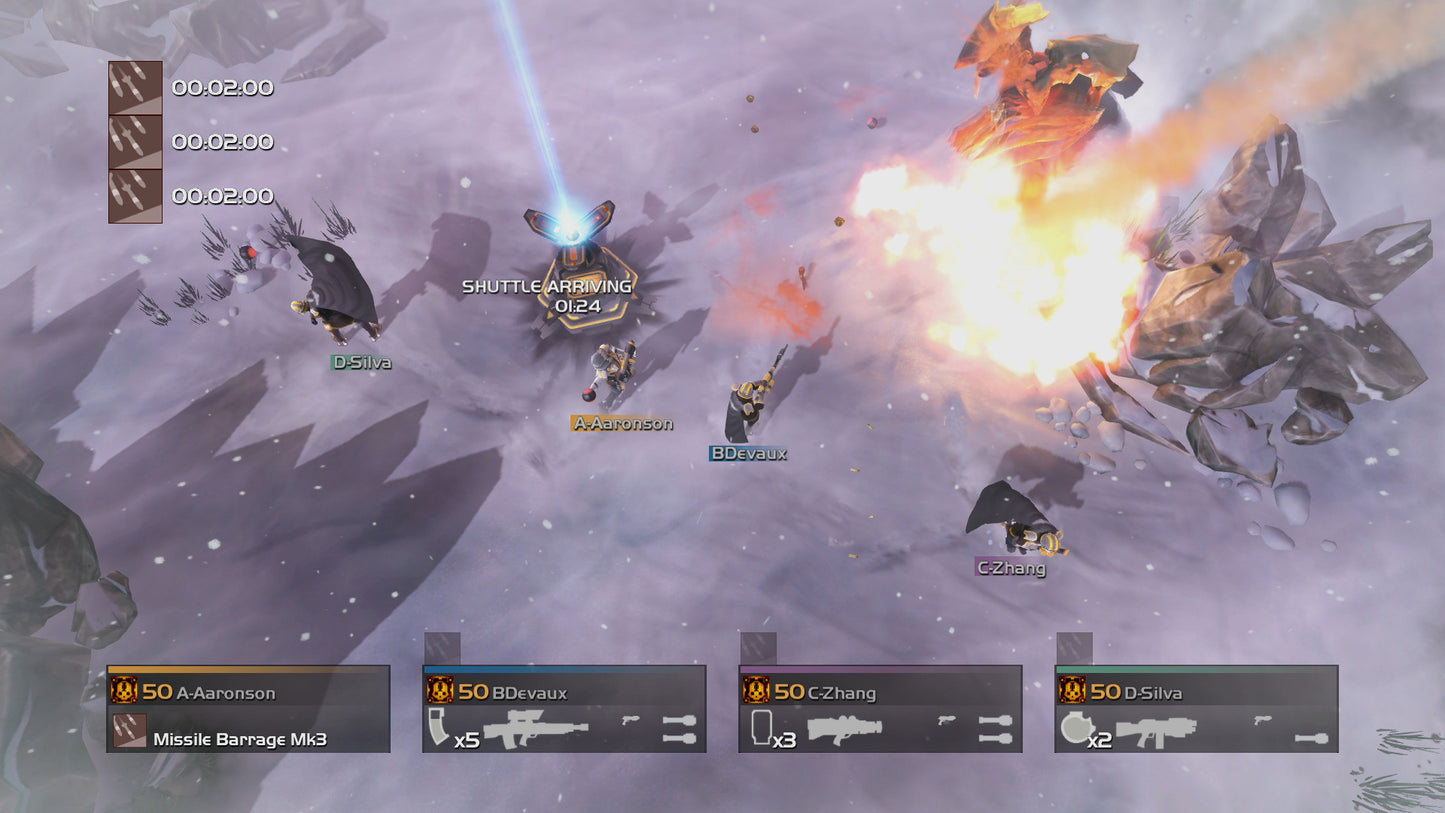The width and height of the screenshot is (1445, 813).
Task: Click the bottom missile stratagem cooldown icon
Action: click(x=134, y=195)
